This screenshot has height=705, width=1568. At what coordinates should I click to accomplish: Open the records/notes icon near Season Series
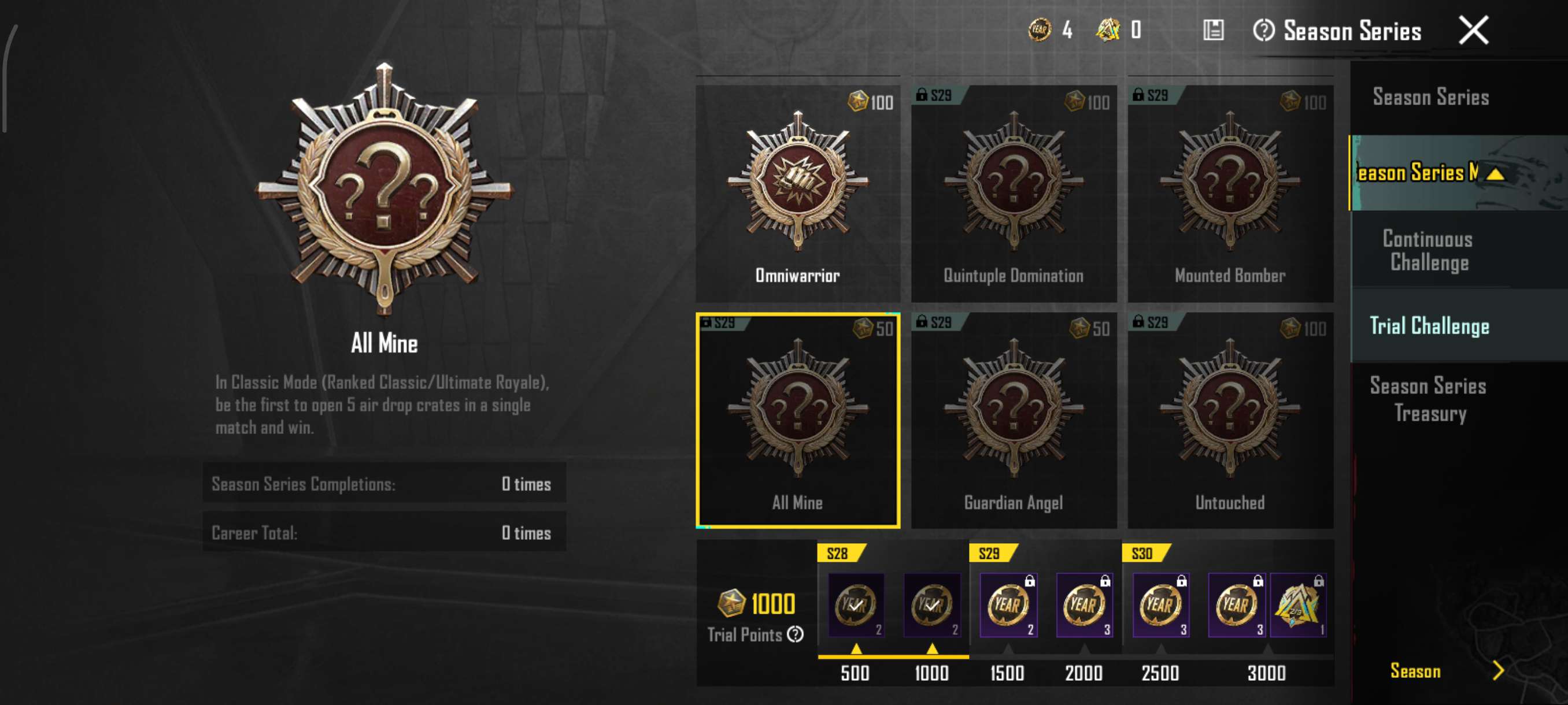1215,31
